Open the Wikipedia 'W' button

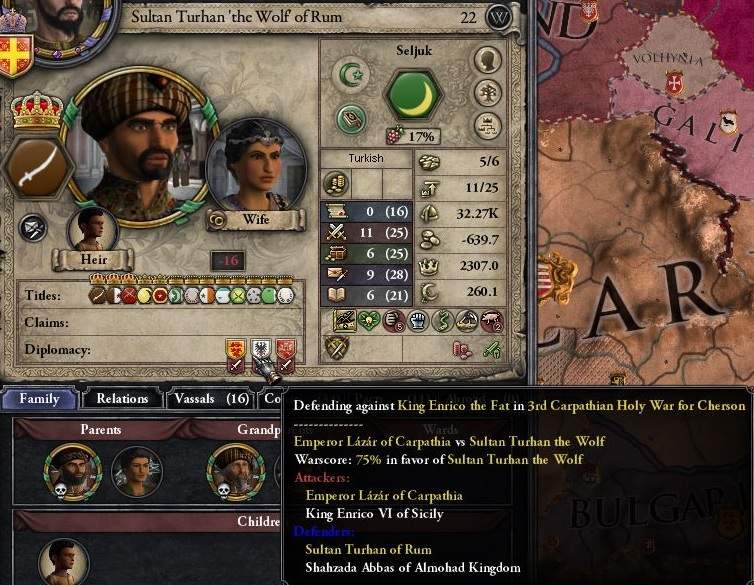tap(500, 17)
